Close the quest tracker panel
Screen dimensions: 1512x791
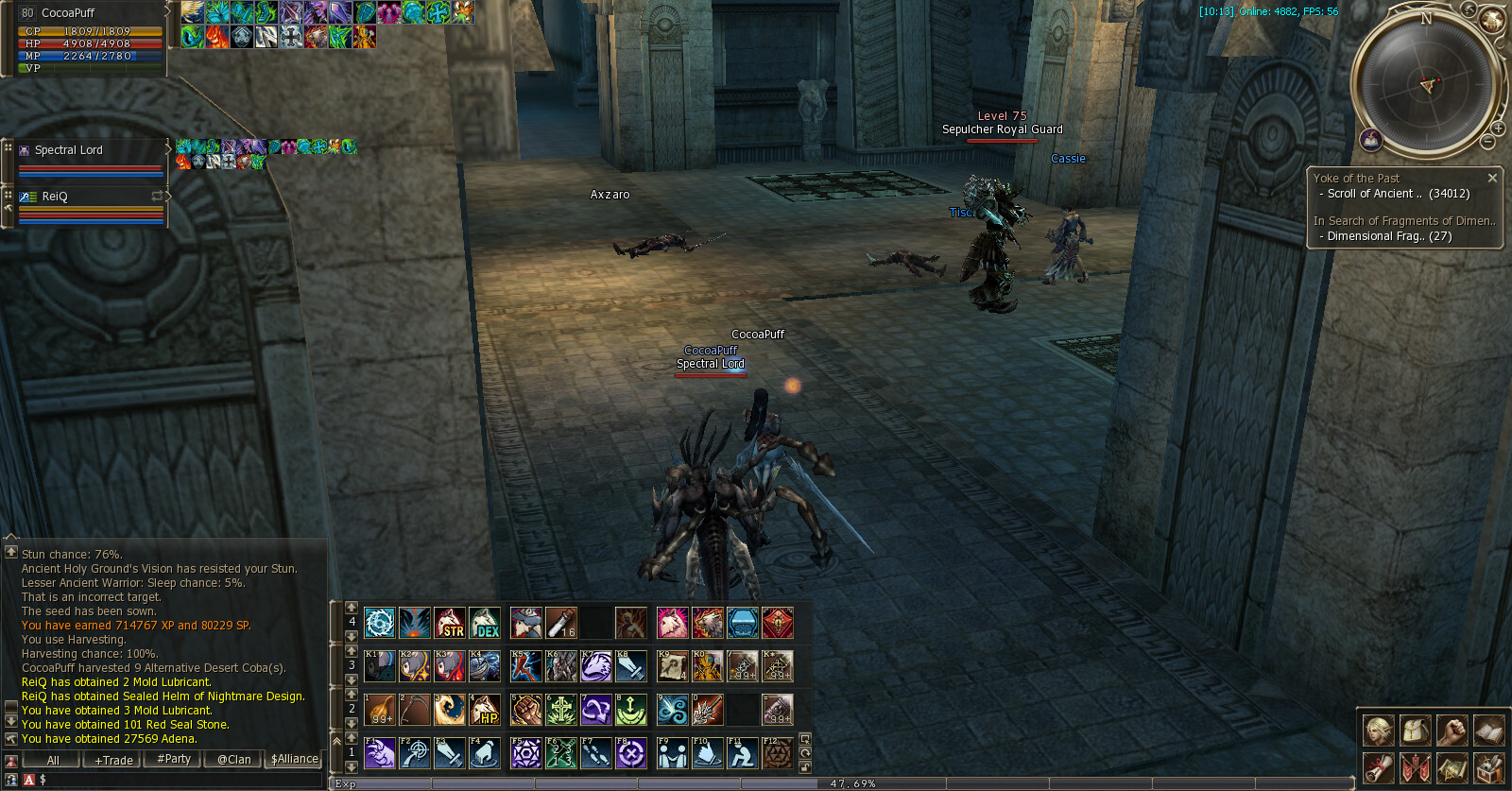(x=1492, y=178)
